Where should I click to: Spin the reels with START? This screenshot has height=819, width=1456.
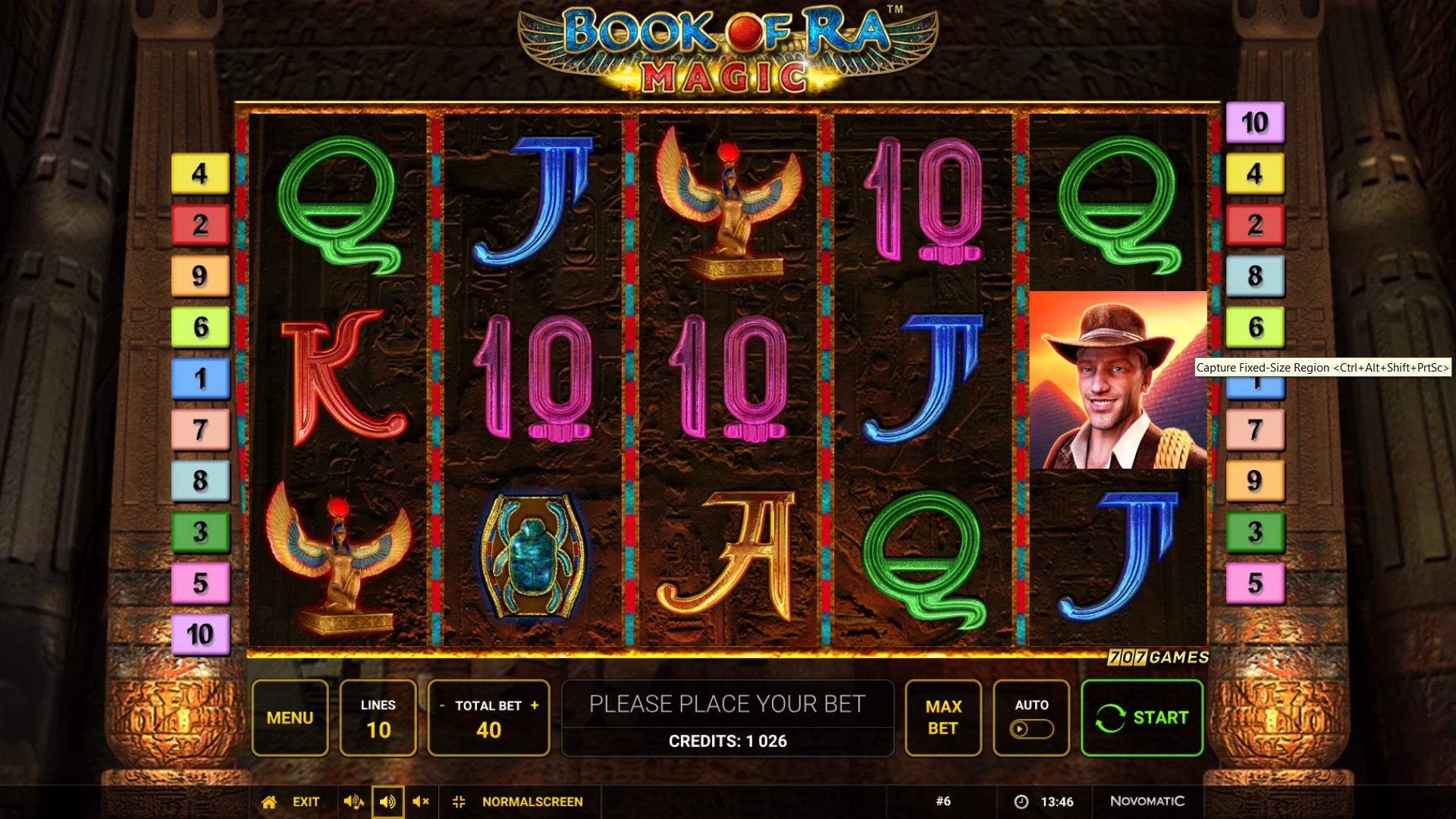coord(1141,717)
